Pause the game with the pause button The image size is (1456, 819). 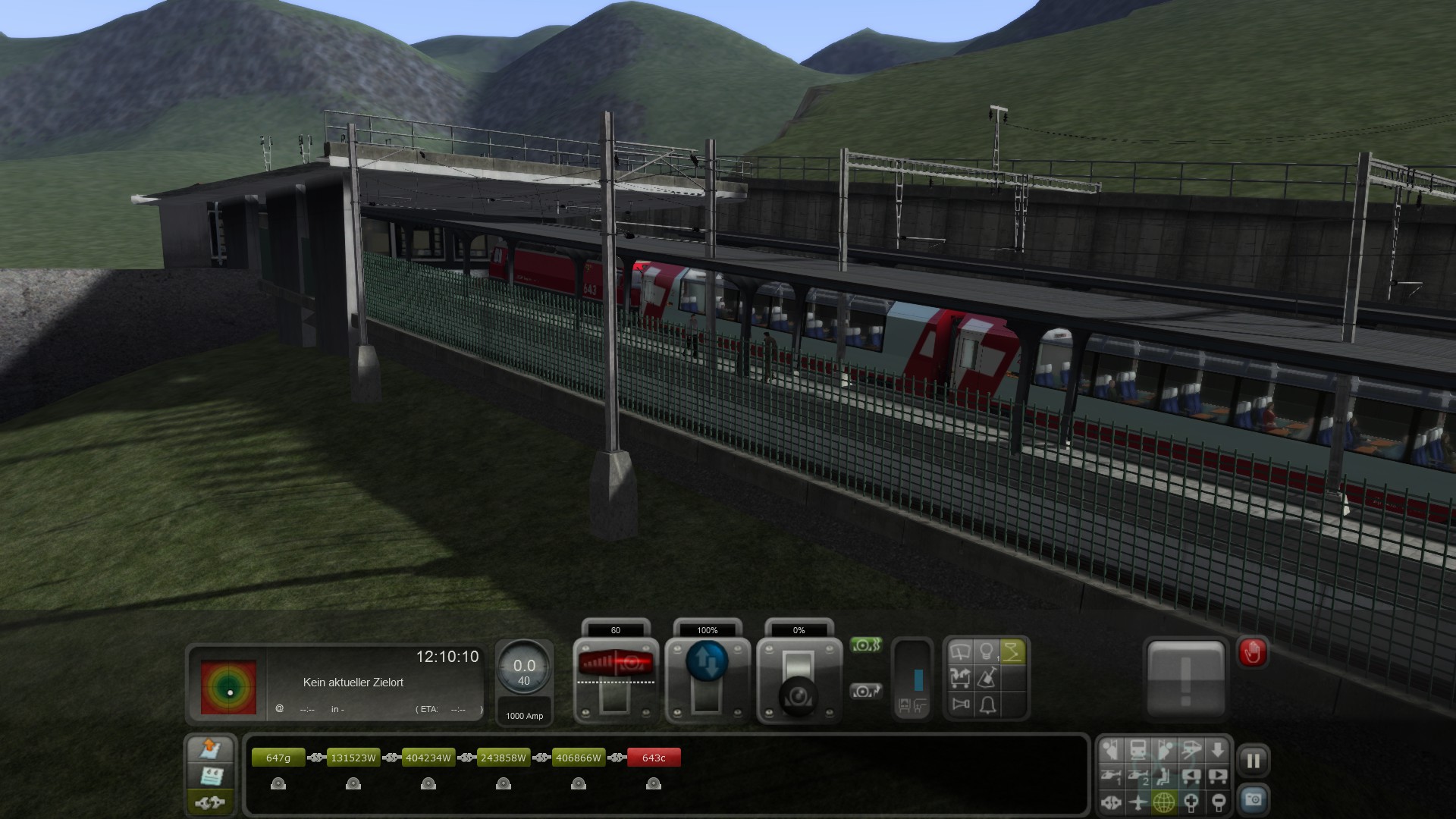[x=1253, y=761]
